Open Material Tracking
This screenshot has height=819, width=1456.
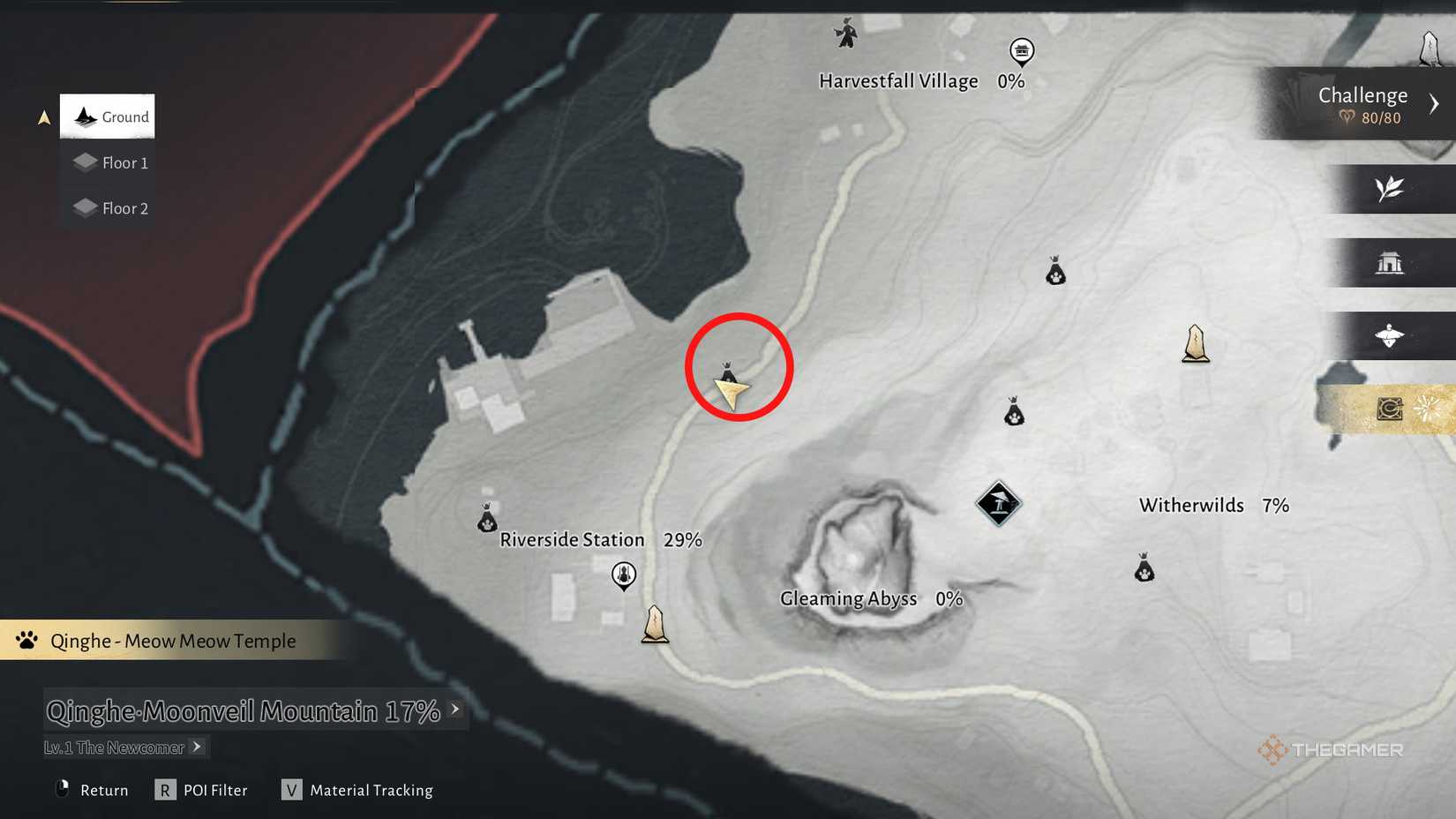357,790
